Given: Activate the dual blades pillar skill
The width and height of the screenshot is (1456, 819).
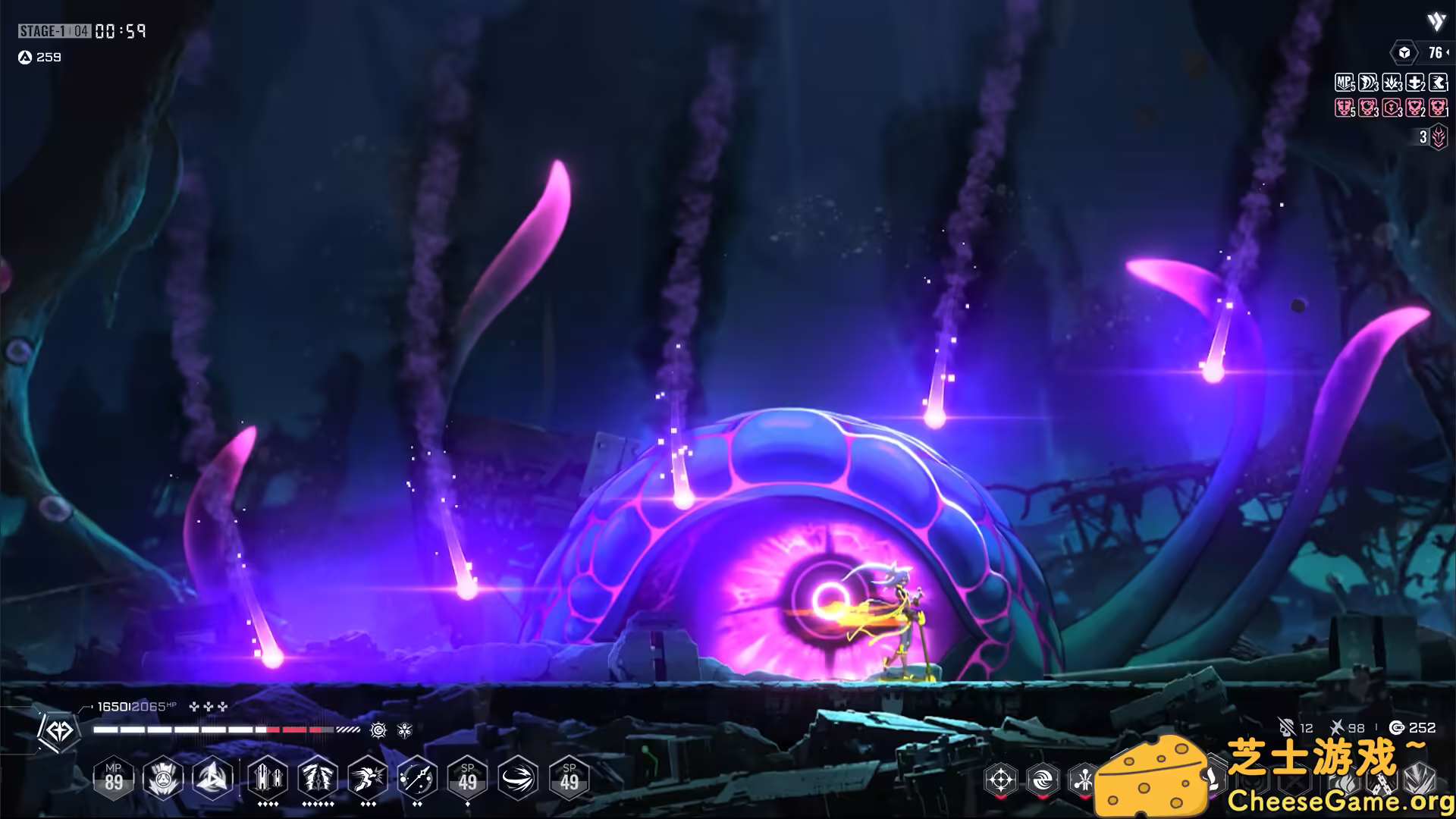Looking at the screenshot, I should (x=268, y=778).
